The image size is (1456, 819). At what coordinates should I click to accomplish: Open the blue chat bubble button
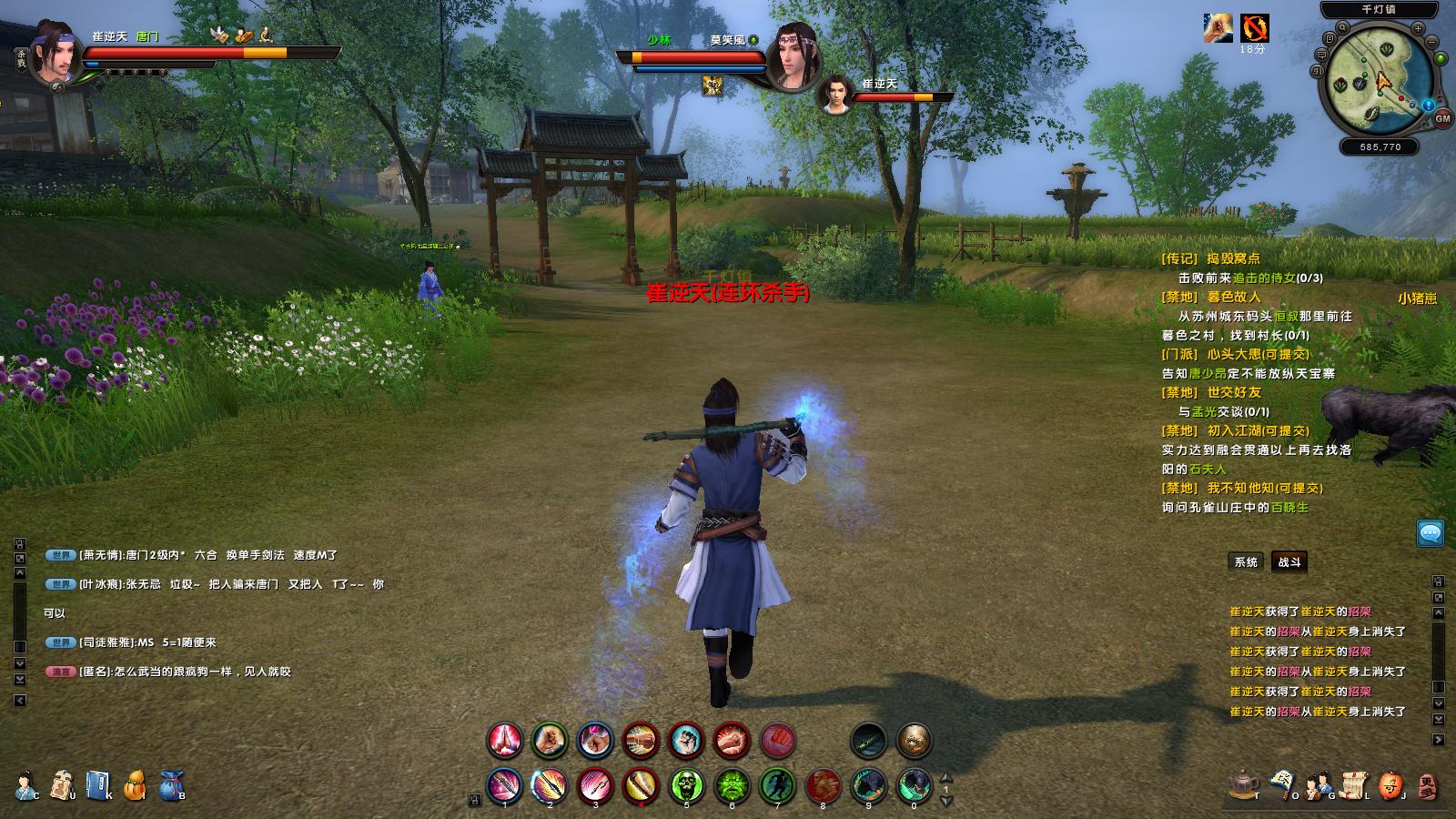tap(1430, 533)
